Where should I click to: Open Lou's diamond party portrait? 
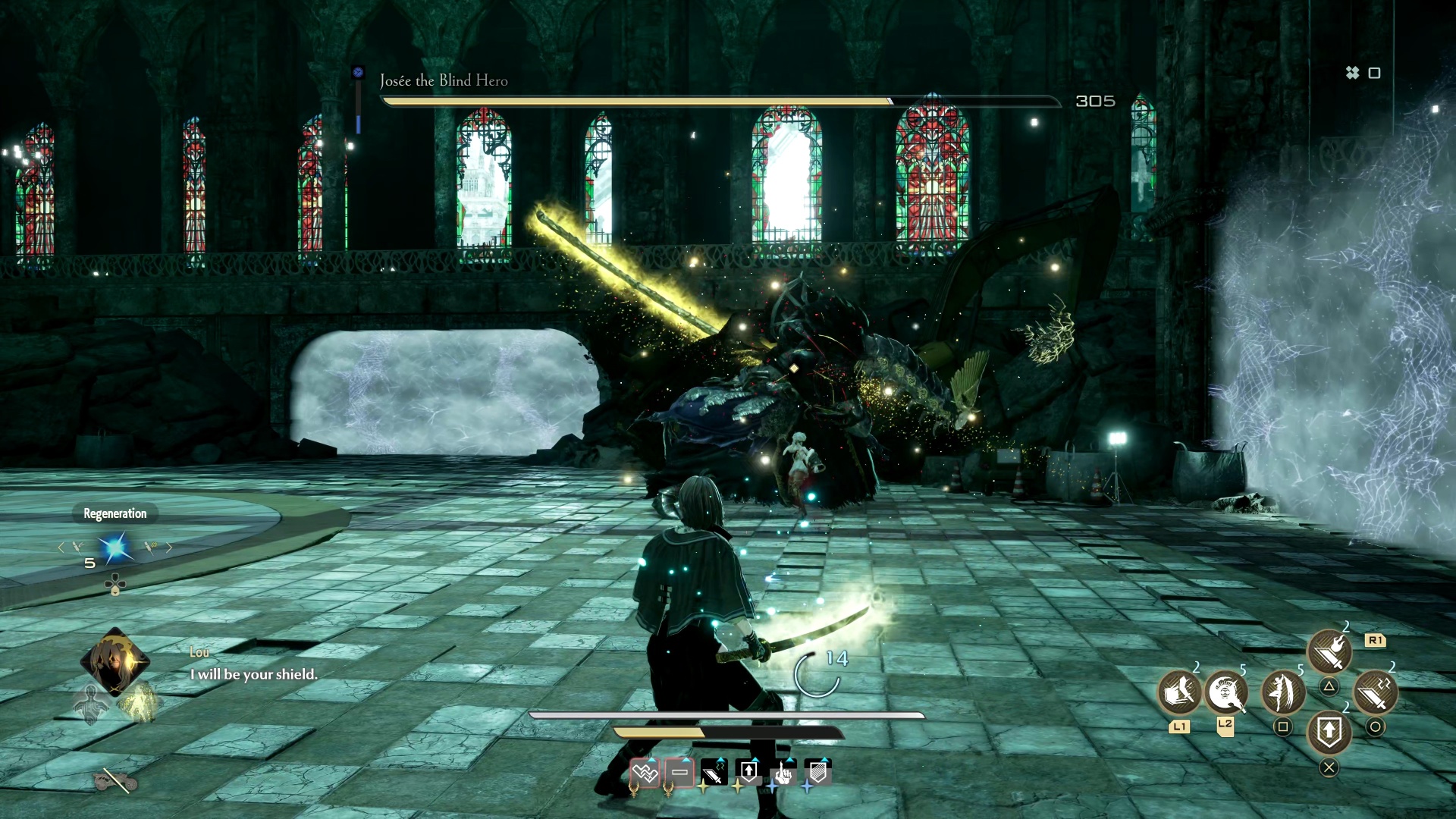(114, 661)
